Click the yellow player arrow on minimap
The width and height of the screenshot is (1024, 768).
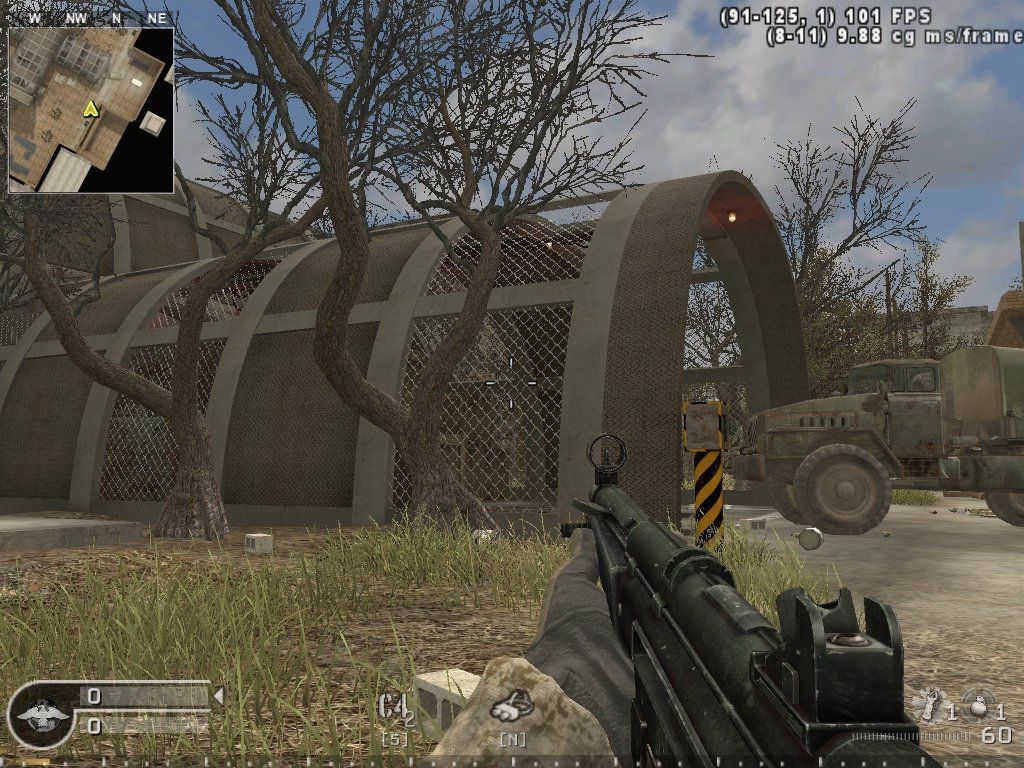point(91,108)
